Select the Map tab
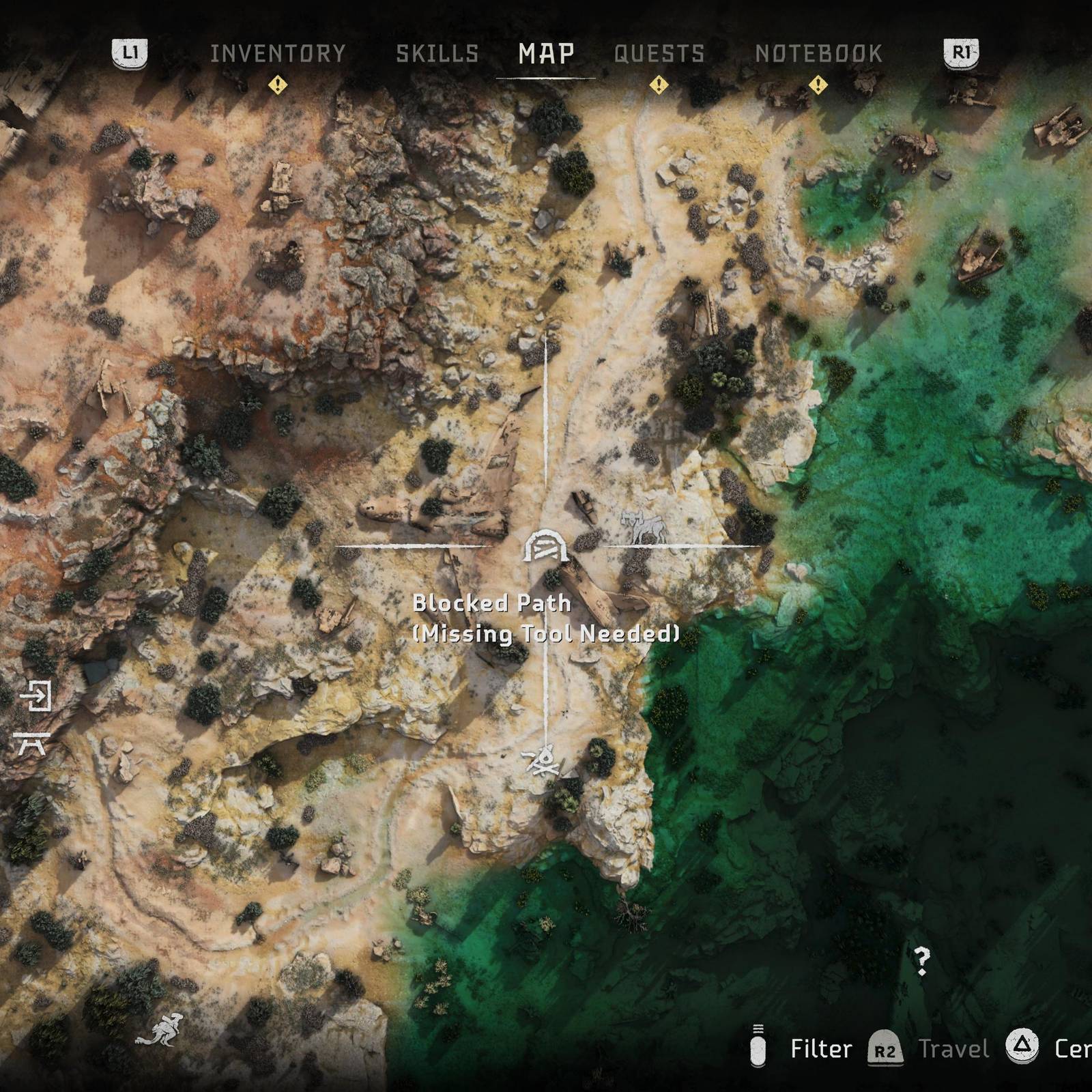Viewport: 1092px width, 1092px height. [x=546, y=54]
